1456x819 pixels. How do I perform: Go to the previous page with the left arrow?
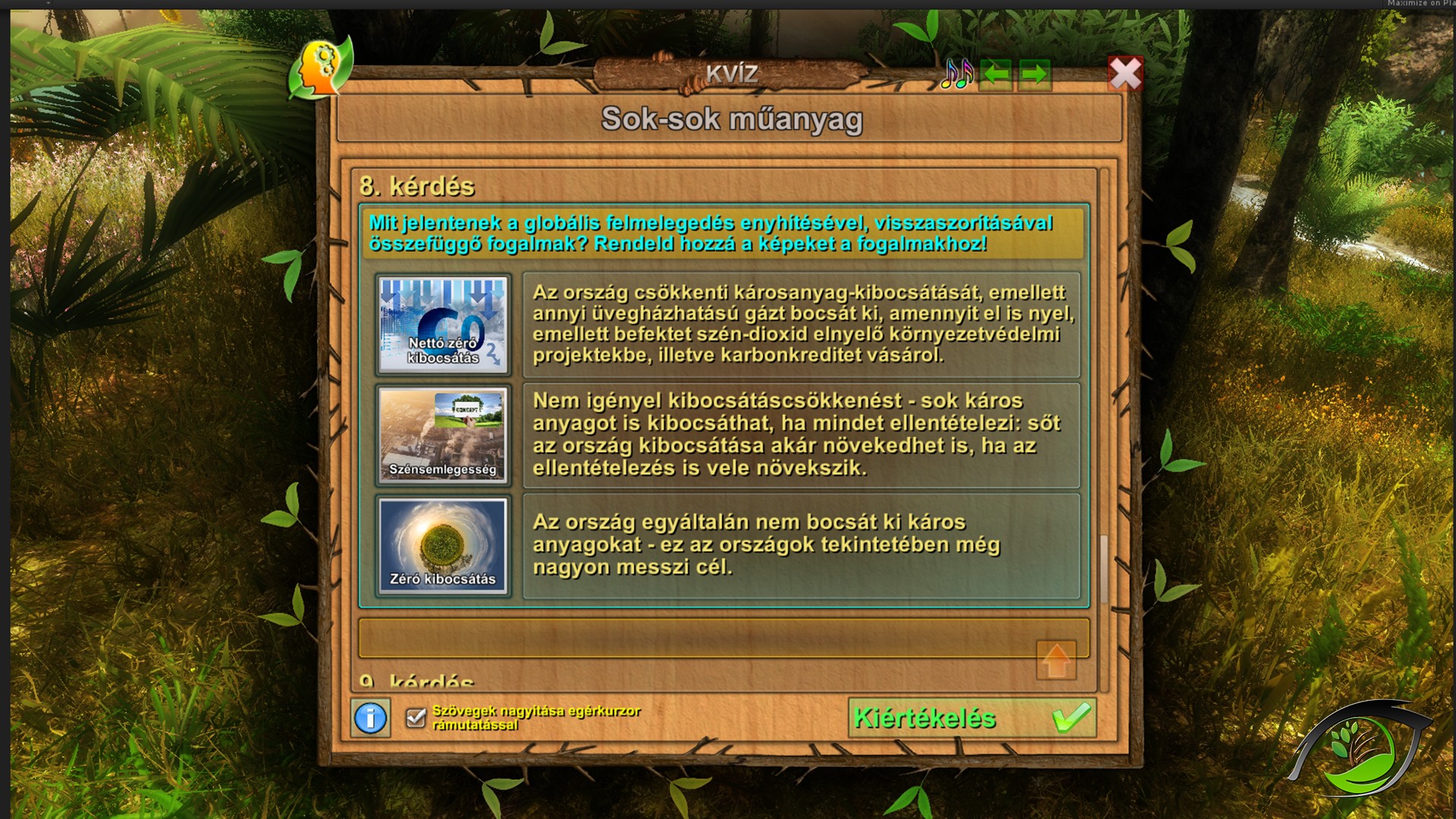[996, 74]
